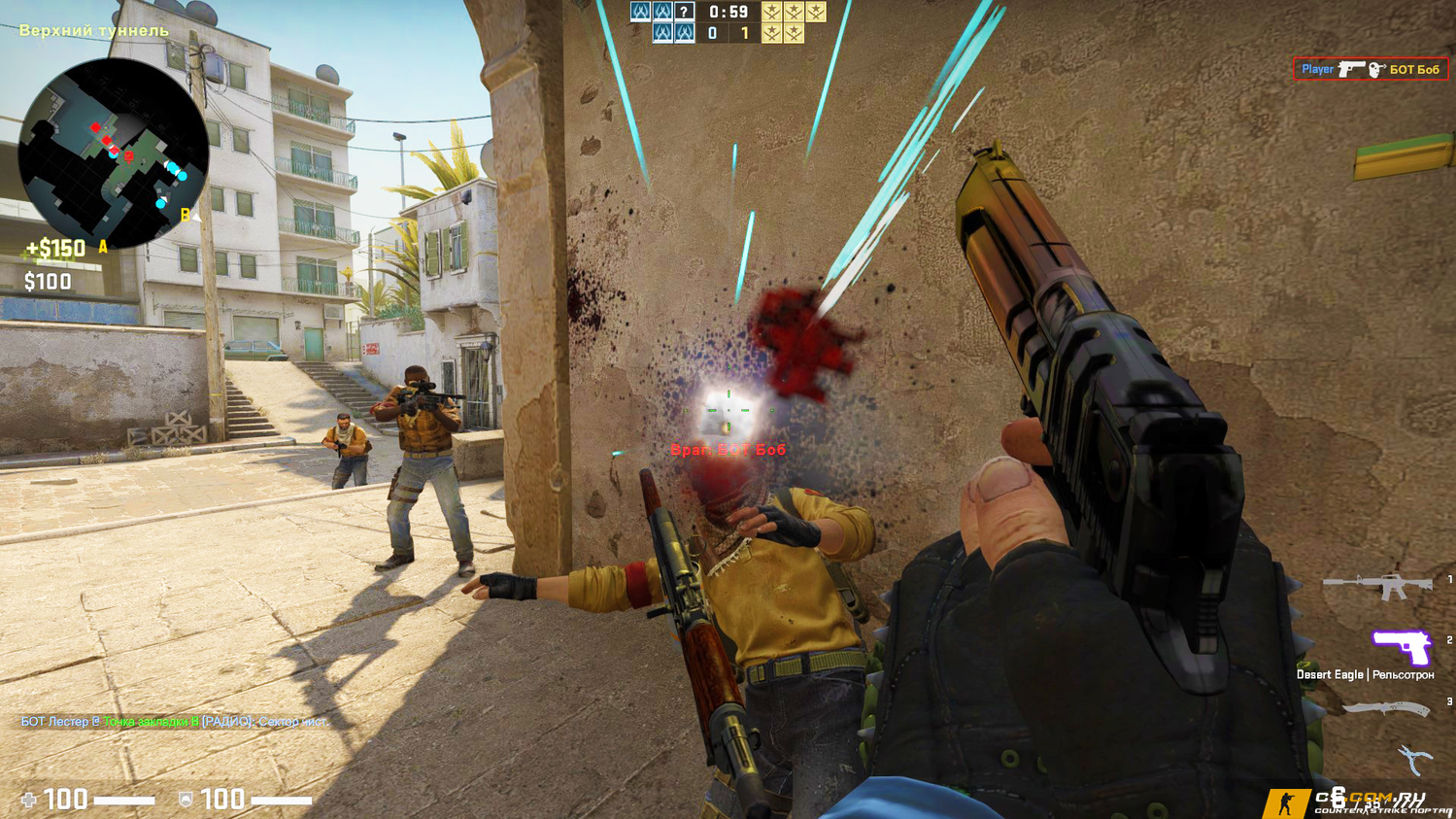Click the kill feed entry for БОТ Боб
The width and height of the screenshot is (1456, 819).
pos(1371,69)
